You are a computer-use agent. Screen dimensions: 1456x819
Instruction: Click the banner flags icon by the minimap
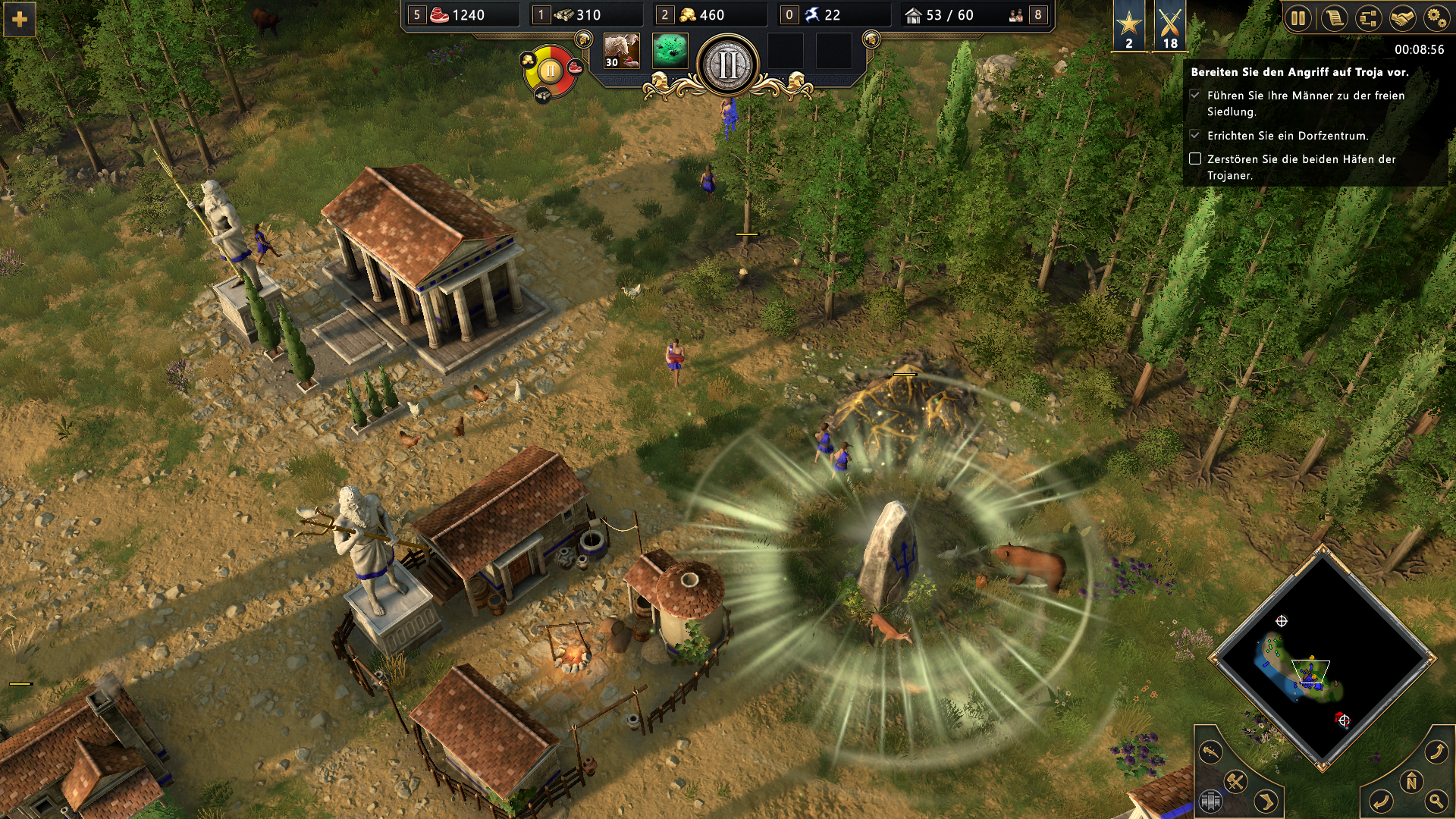click(1210, 801)
